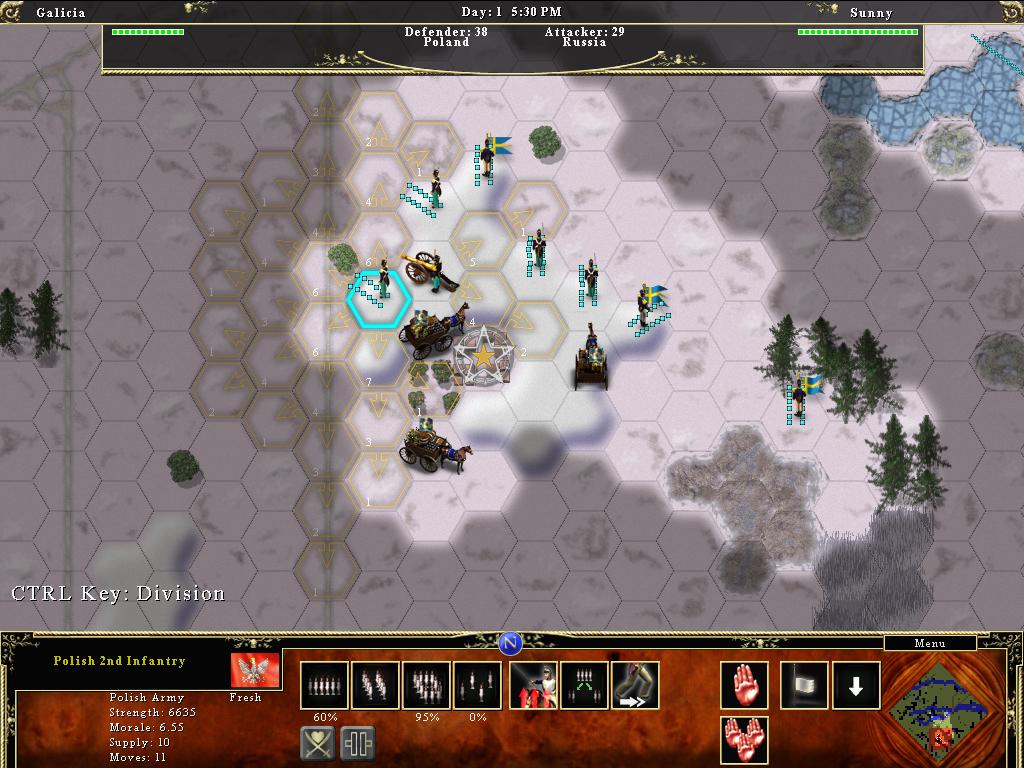Select the cyan highlighted Polish infantry hex
This screenshot has width=1024, height=768.
(x=379, y=295)
